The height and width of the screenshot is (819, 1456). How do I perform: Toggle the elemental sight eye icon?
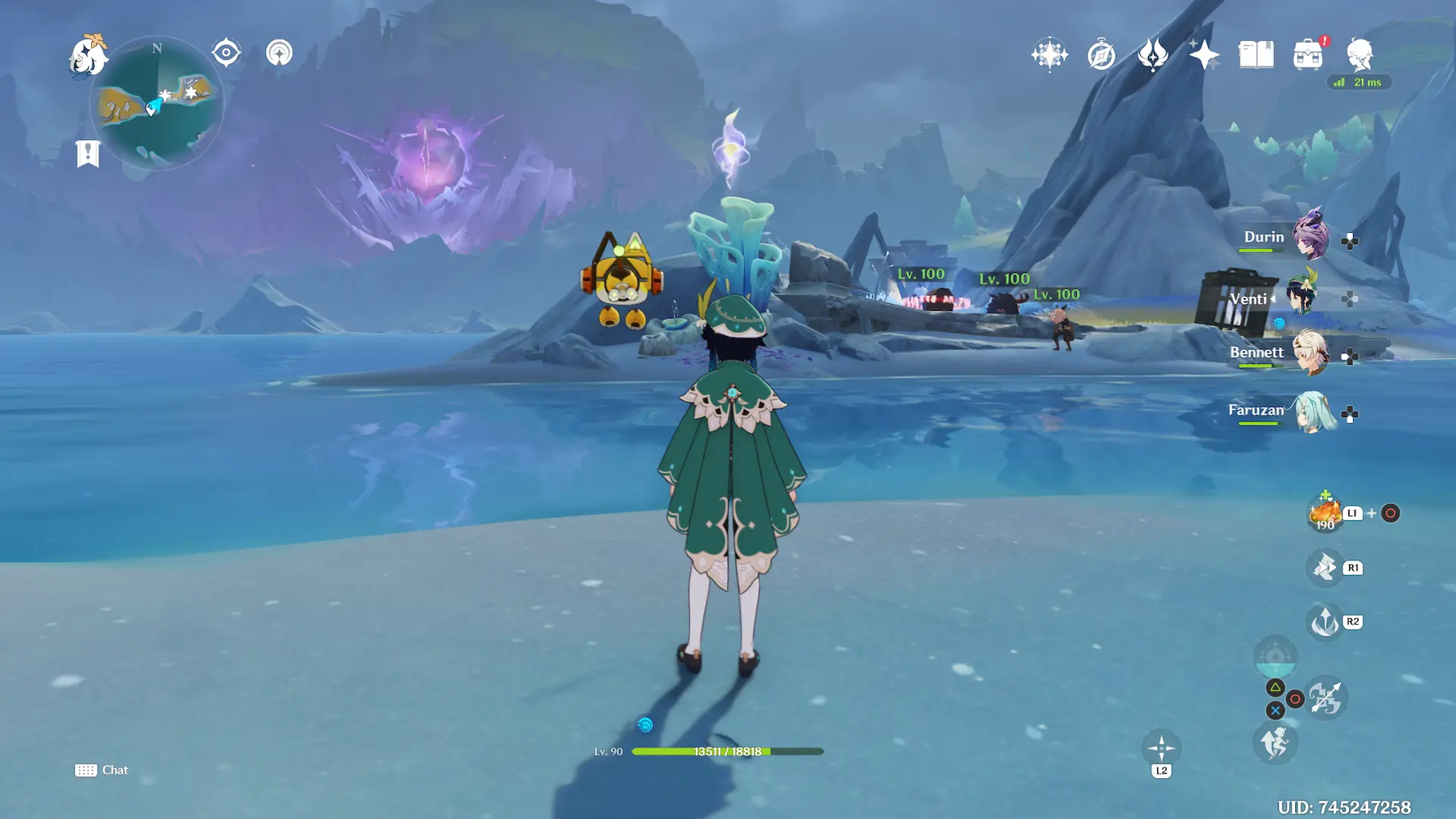pos(226,53)
